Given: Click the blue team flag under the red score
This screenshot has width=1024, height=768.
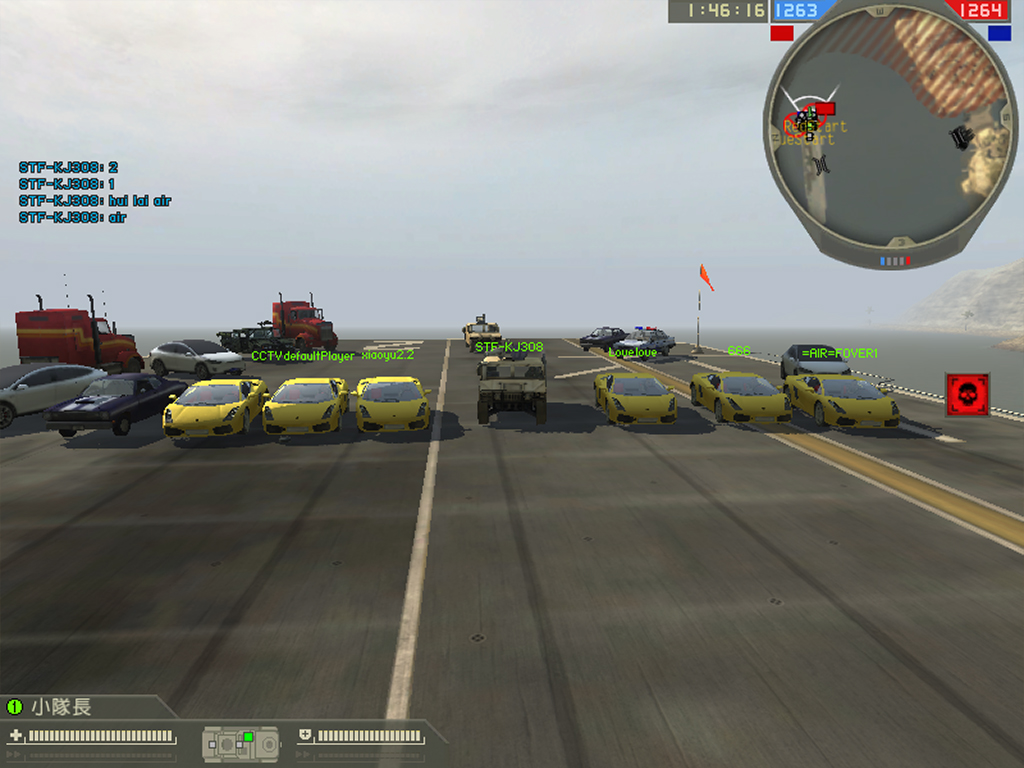Looking at the screenshot, I should 999,33.
